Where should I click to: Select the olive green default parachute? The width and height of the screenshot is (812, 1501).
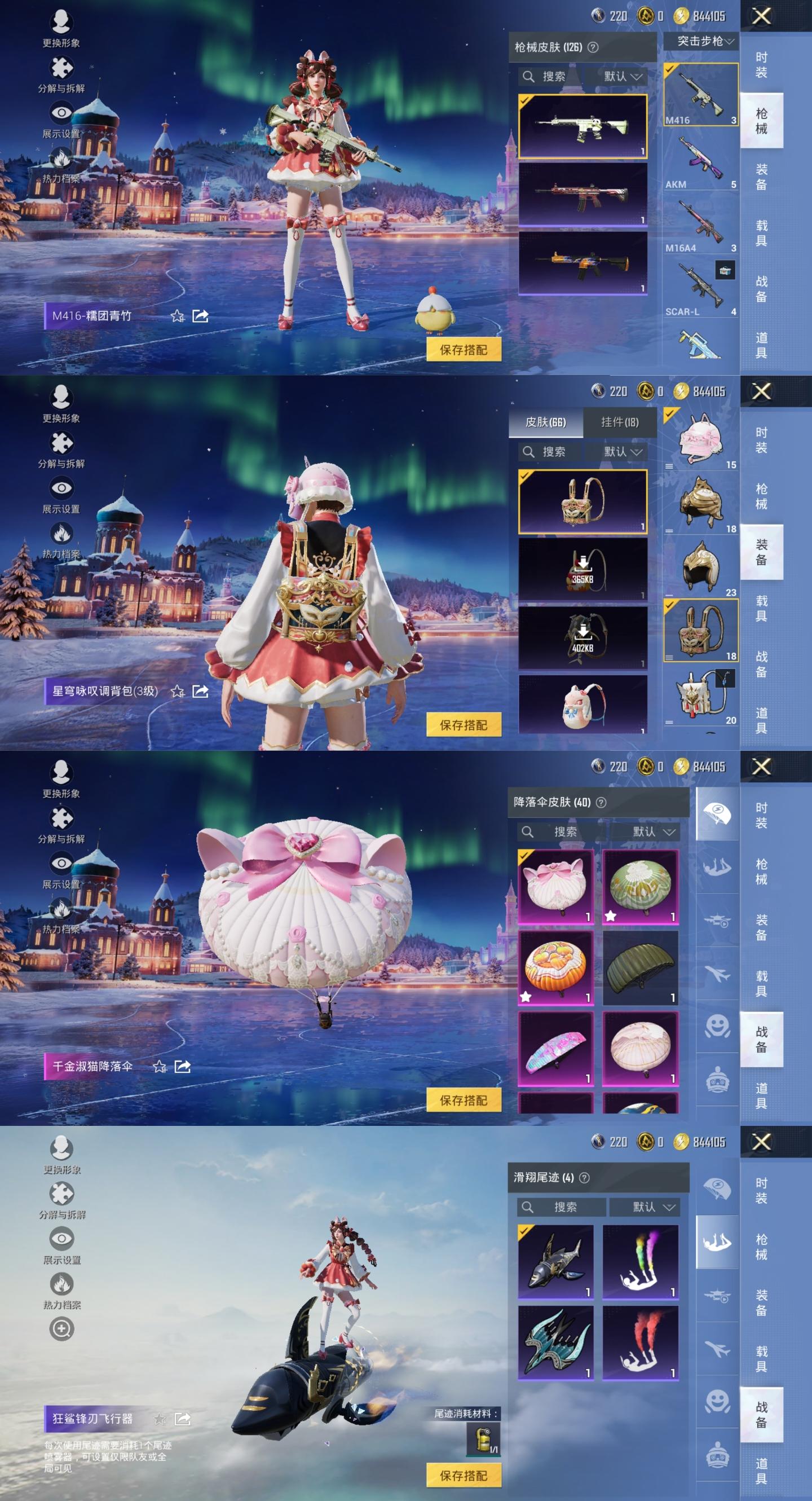[640, 967]
